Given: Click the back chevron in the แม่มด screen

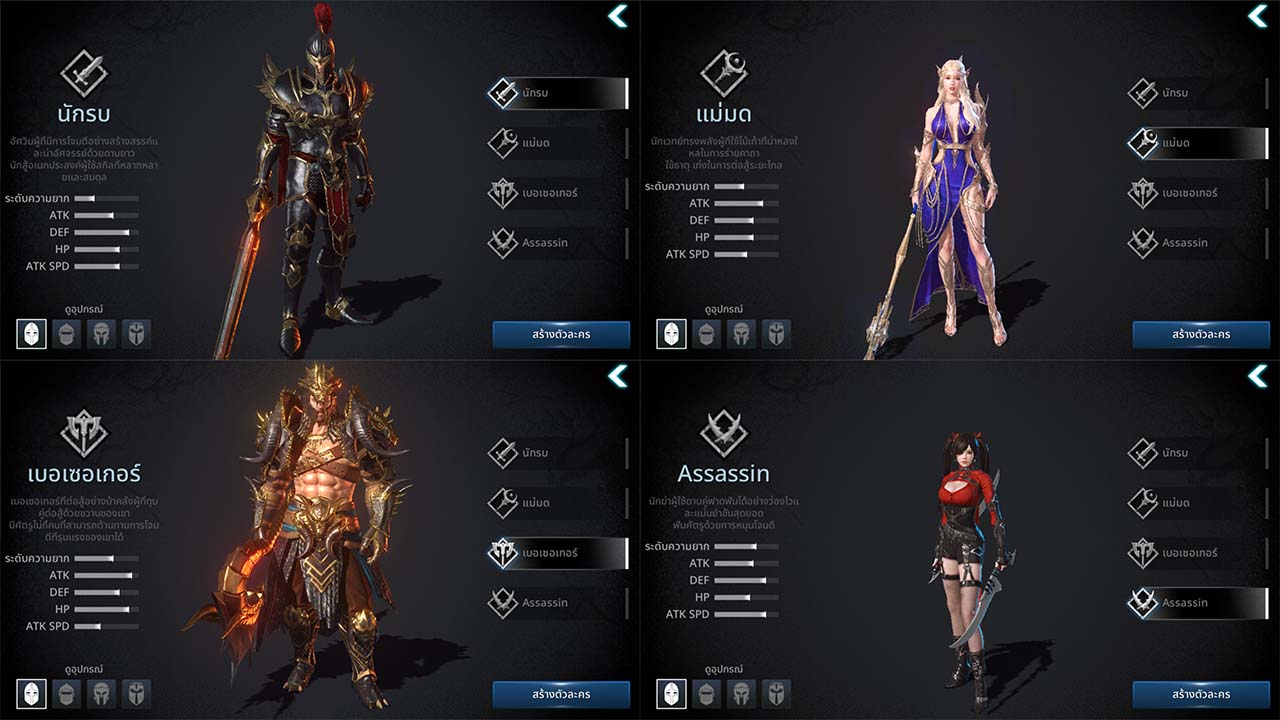Looking at the screenshot, I should coord(1257,16).
